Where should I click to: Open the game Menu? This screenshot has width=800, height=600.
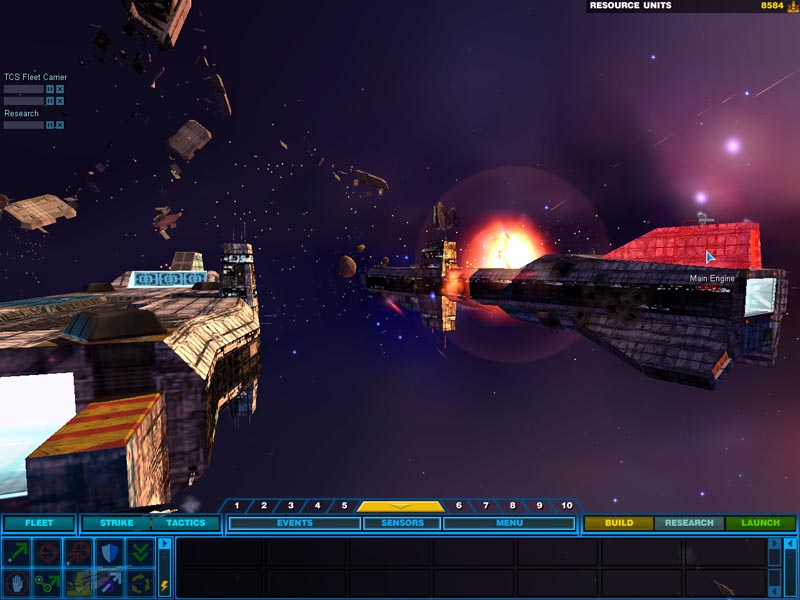pos(508,523)
